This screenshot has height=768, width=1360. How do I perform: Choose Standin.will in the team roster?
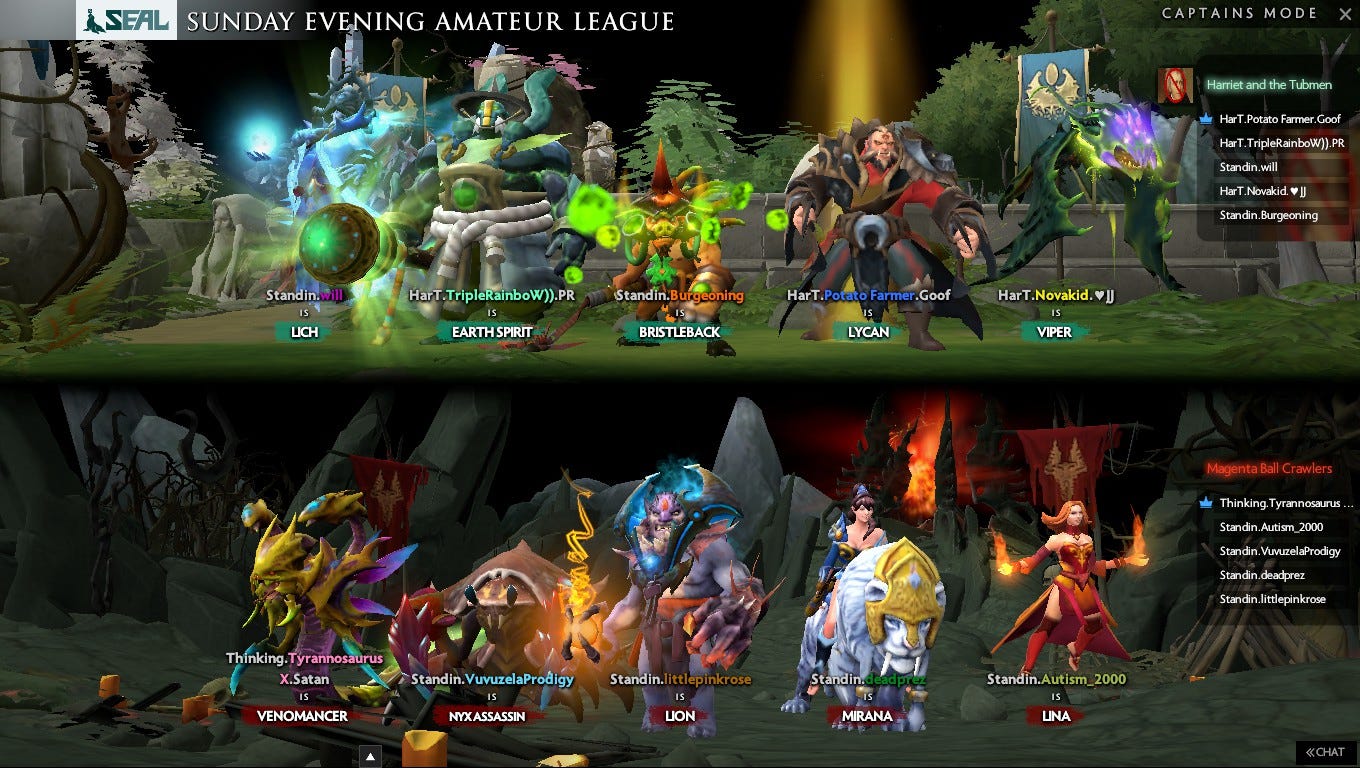1248,167
